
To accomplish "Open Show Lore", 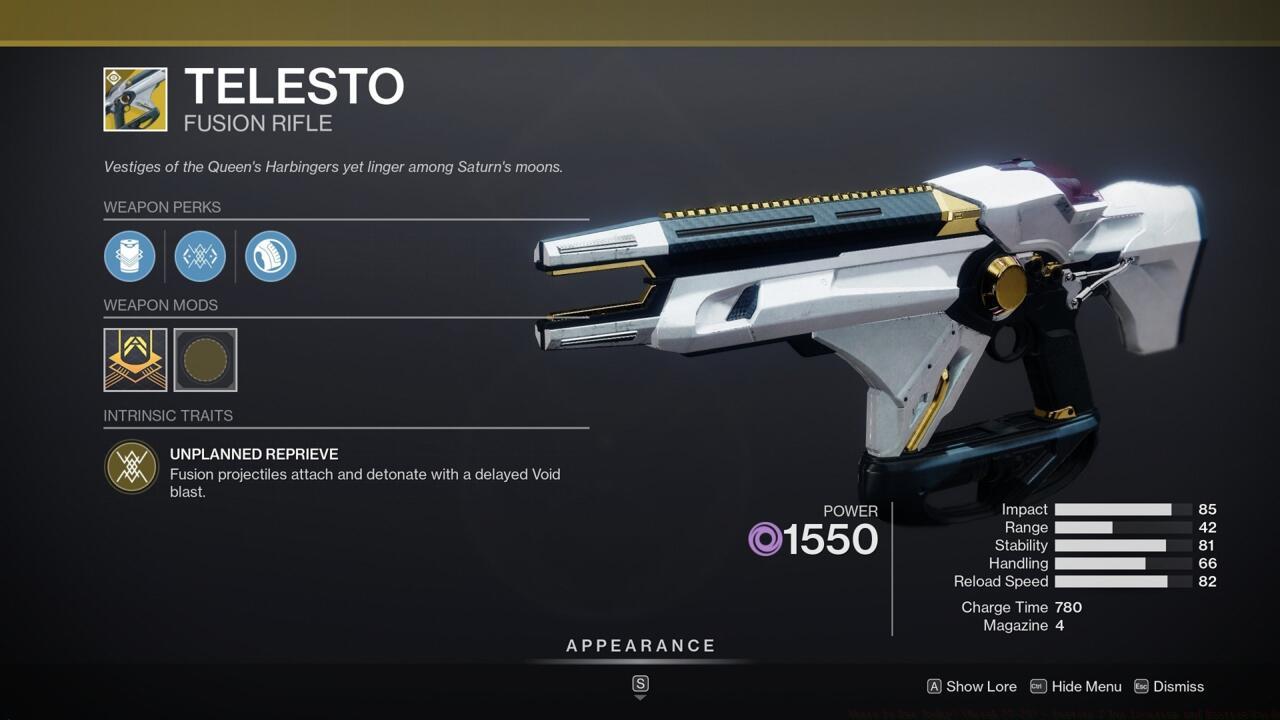I will click(983, 687).
